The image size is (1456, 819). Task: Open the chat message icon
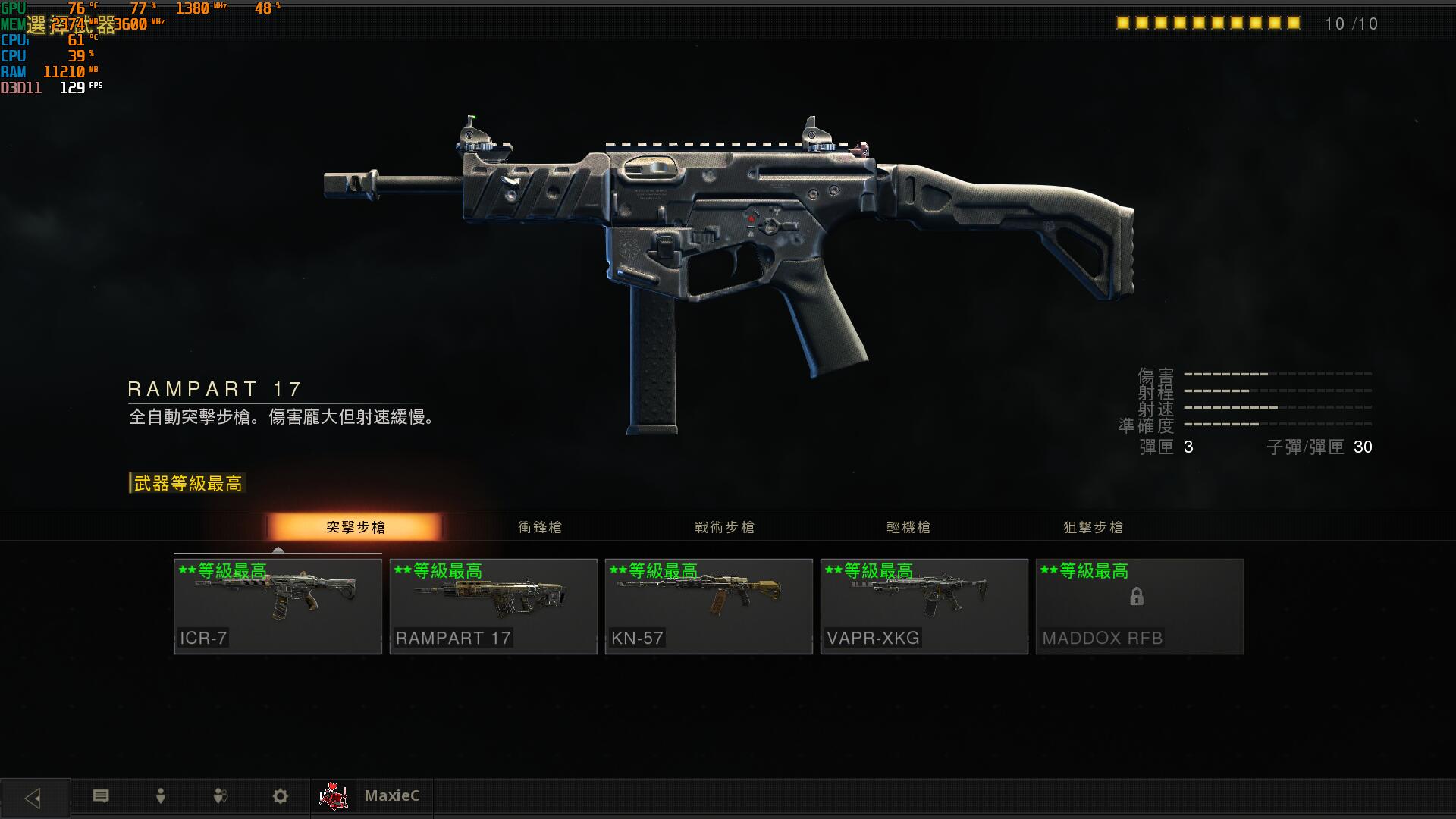101,795
